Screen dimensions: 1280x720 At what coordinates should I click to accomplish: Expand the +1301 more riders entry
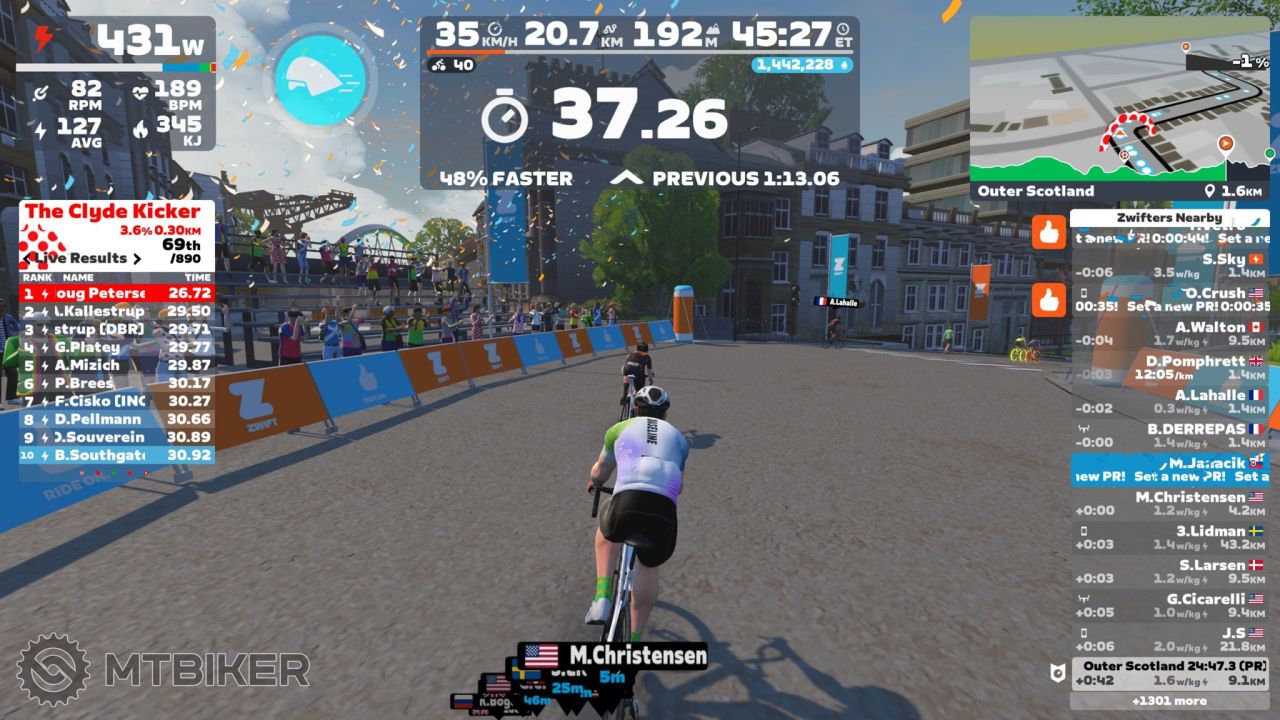1169,701
